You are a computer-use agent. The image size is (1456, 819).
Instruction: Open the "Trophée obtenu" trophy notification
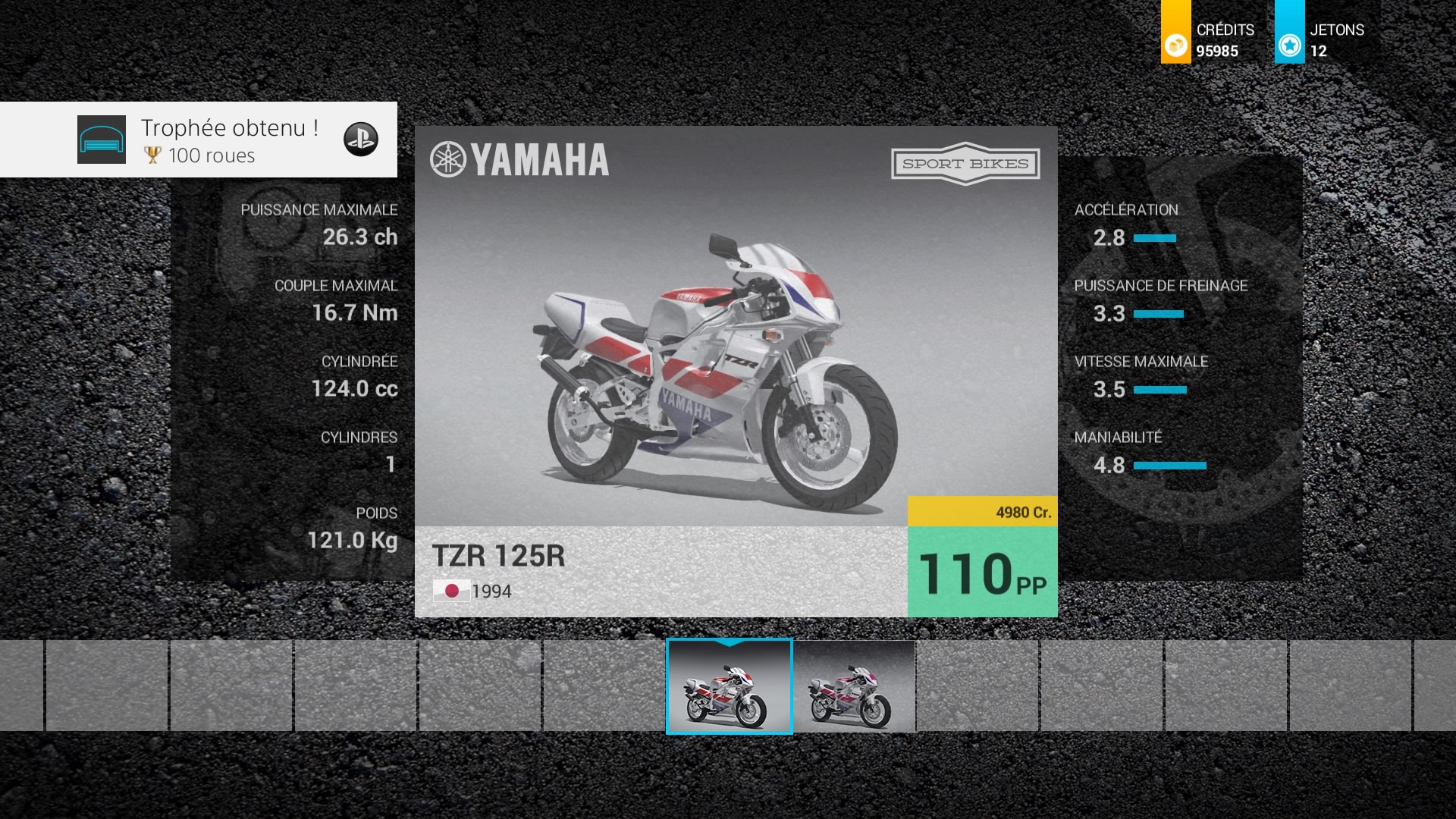pyautogui.click(x=199, y=140)
